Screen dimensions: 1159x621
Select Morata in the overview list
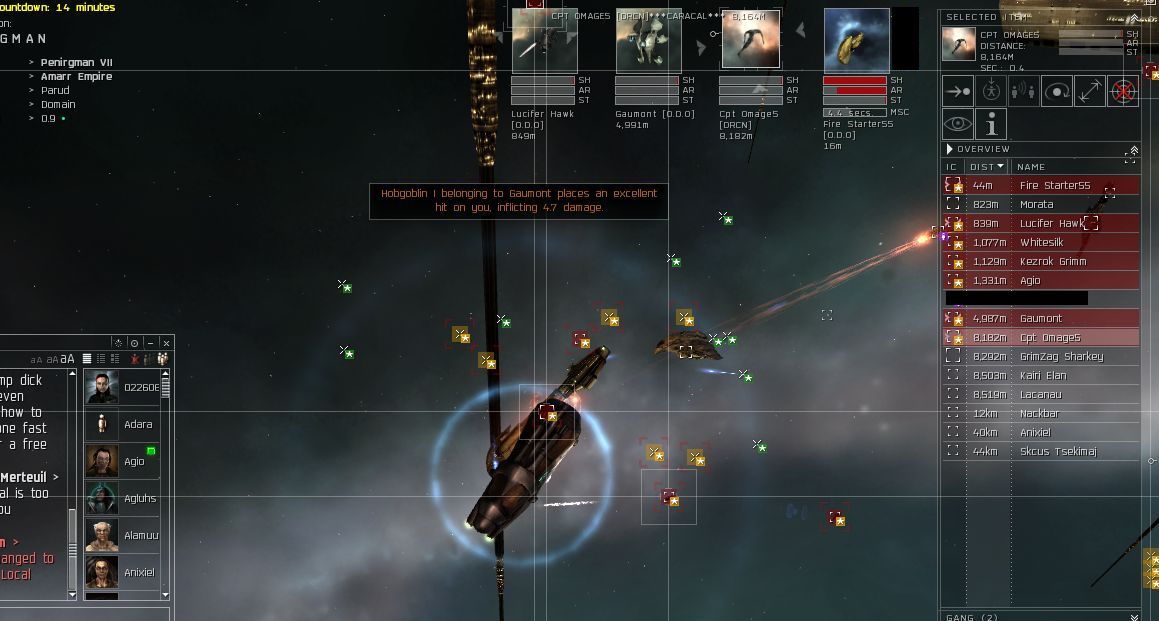tap(1036, 204)
